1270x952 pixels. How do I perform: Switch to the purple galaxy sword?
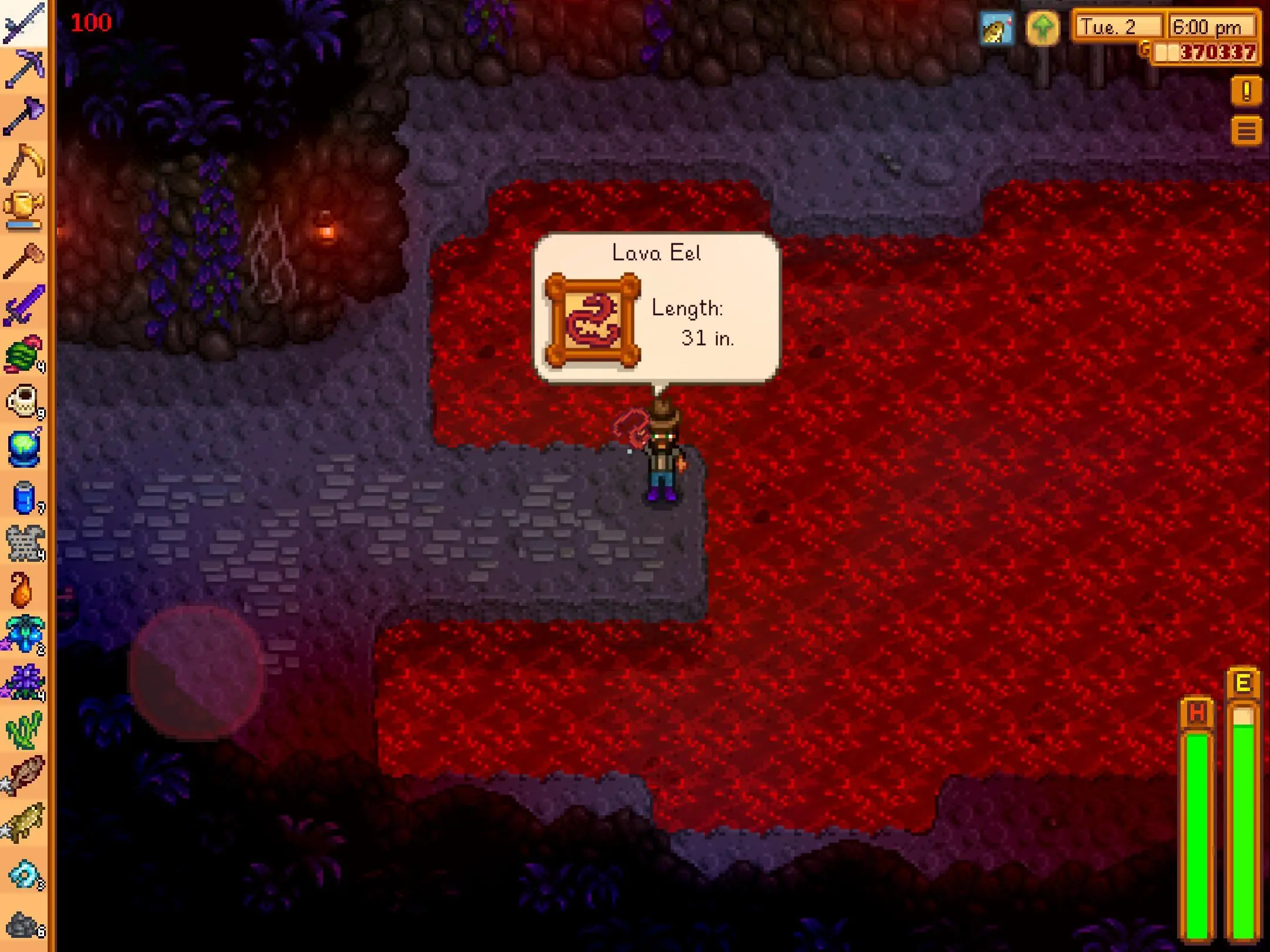pos(24,306)
